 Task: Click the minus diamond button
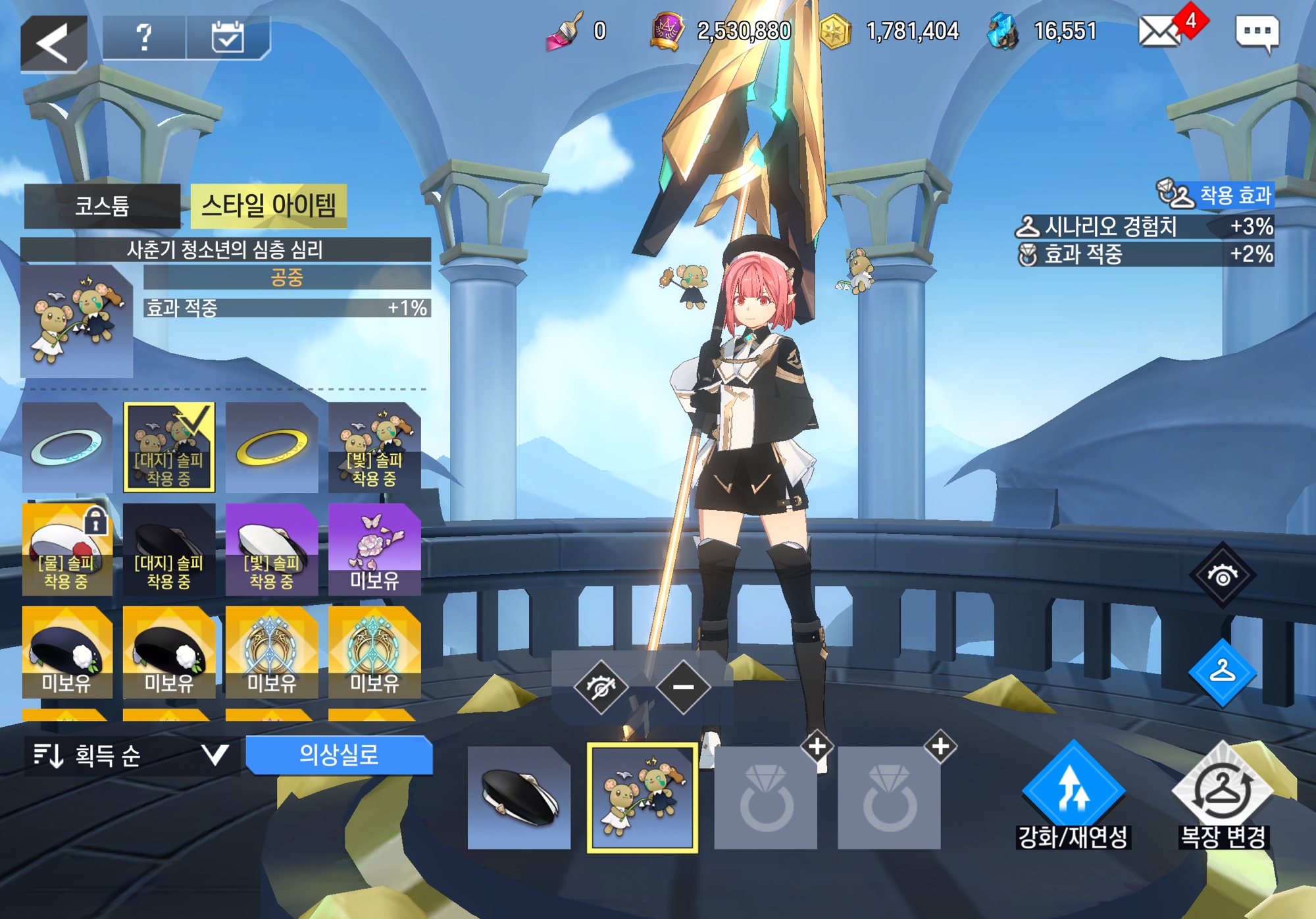click(683, 687)
